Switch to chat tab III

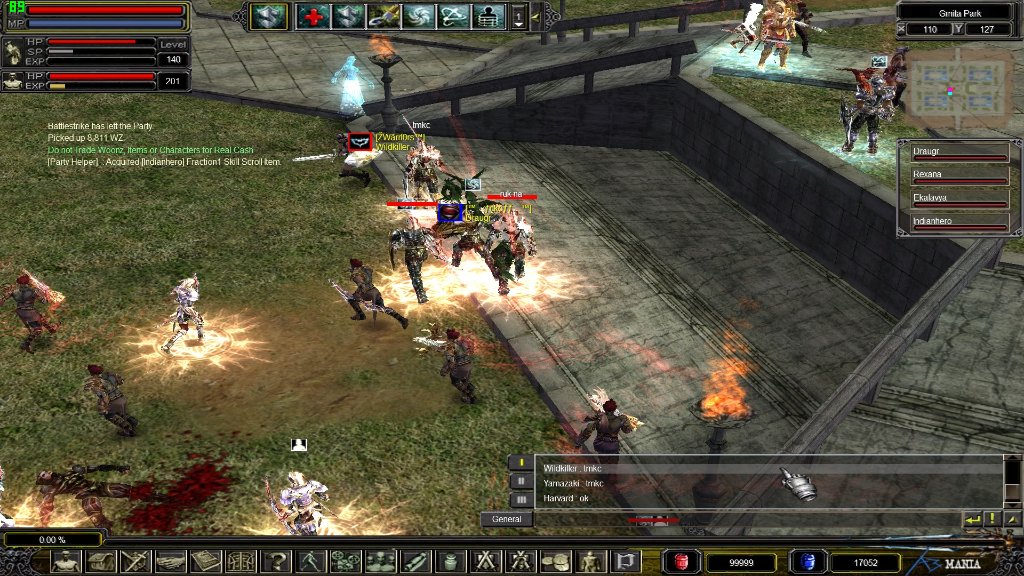[x=521, y=499]
